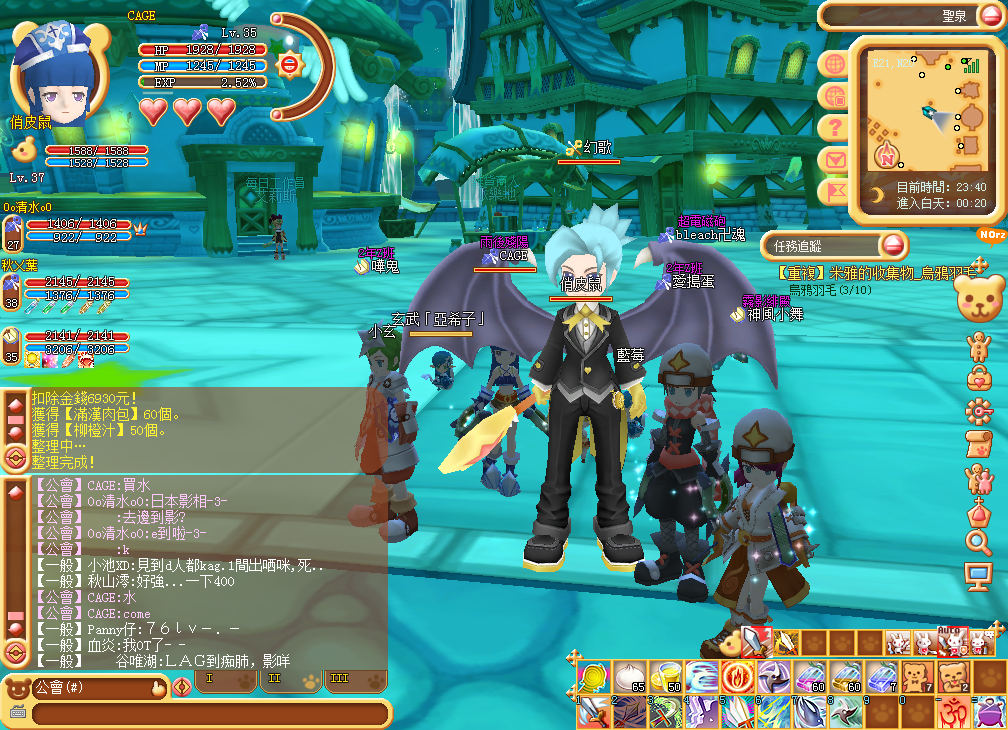The height and width of the screenshot is (730, 1008).
Task: Open the magnifying glass search icon
Action: [x=978, y=542]
